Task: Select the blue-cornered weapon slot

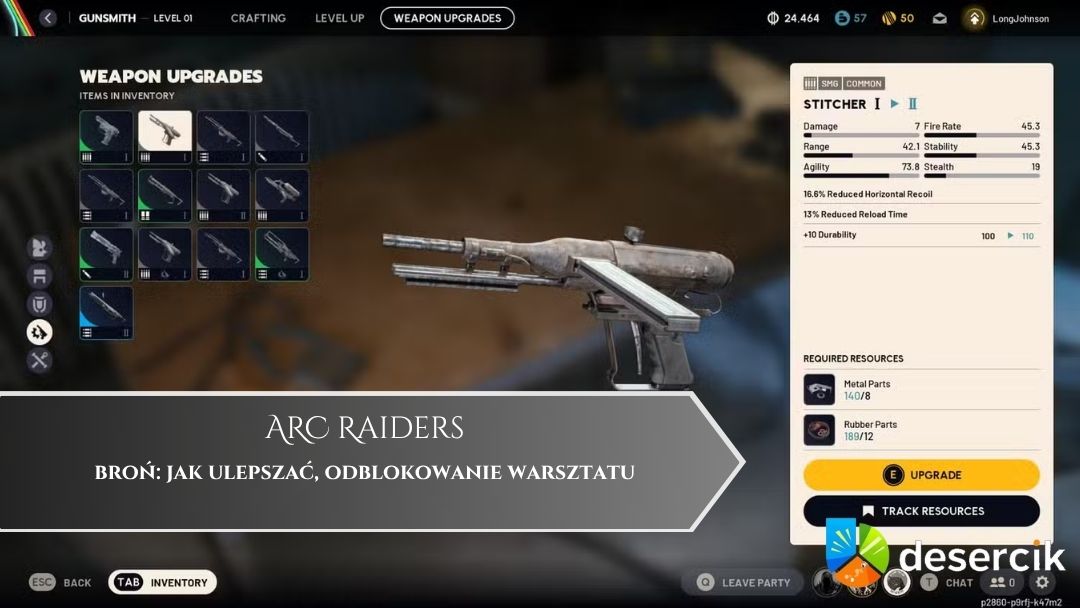Action: (106, 313)
